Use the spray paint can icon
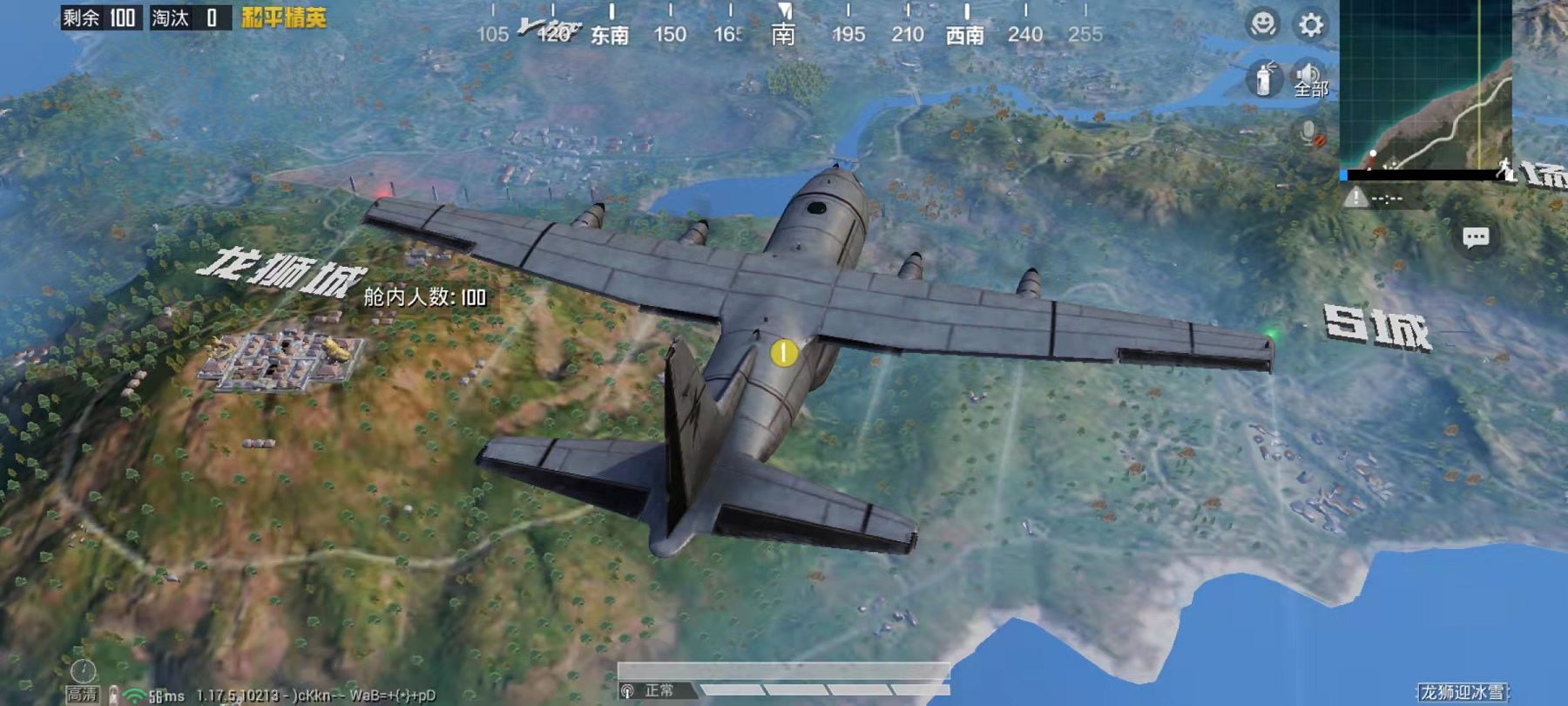 pyautogui.click(x=1264, y=78)
